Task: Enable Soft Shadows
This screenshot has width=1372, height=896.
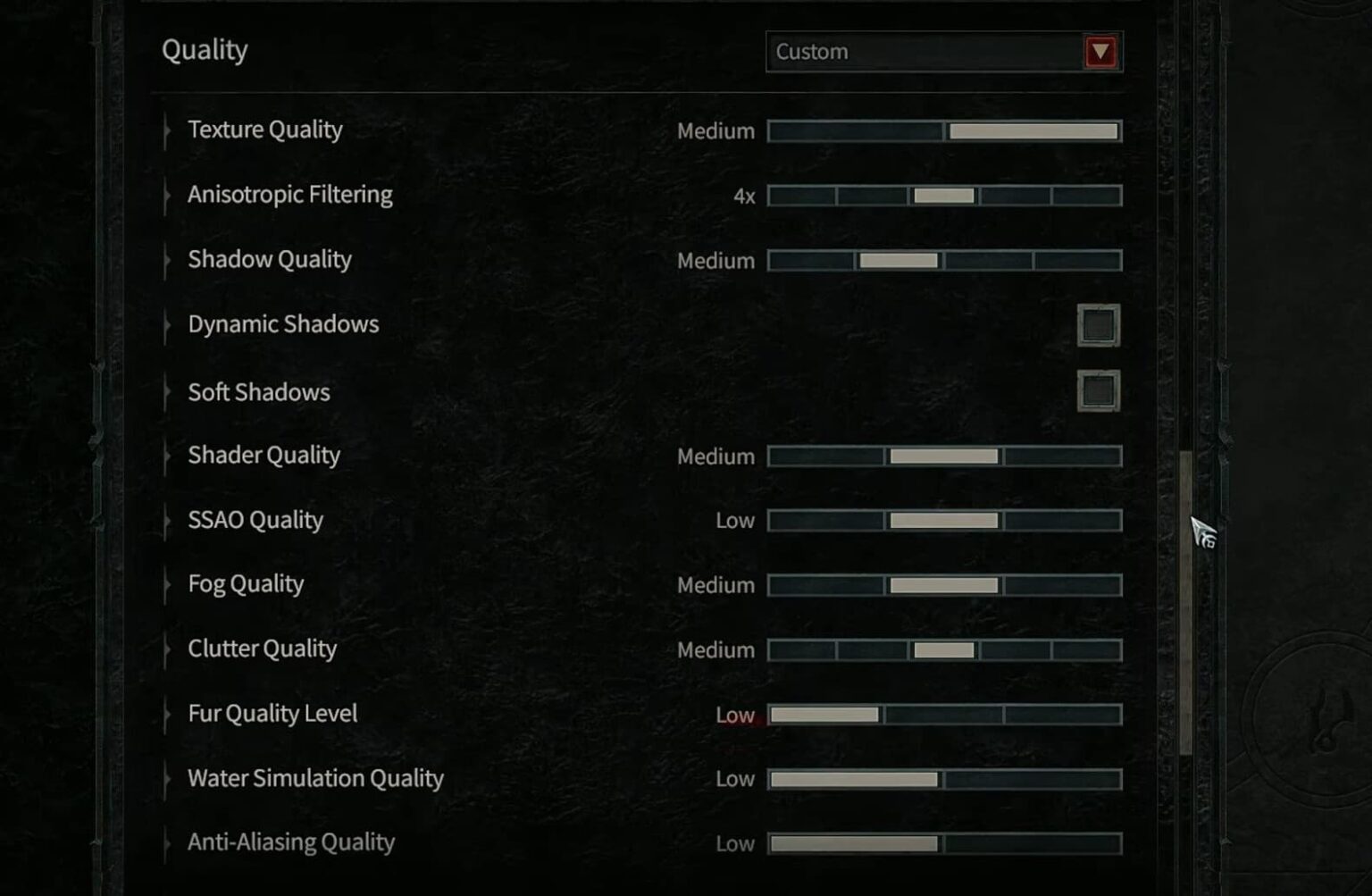Action: click(1097, 391)
